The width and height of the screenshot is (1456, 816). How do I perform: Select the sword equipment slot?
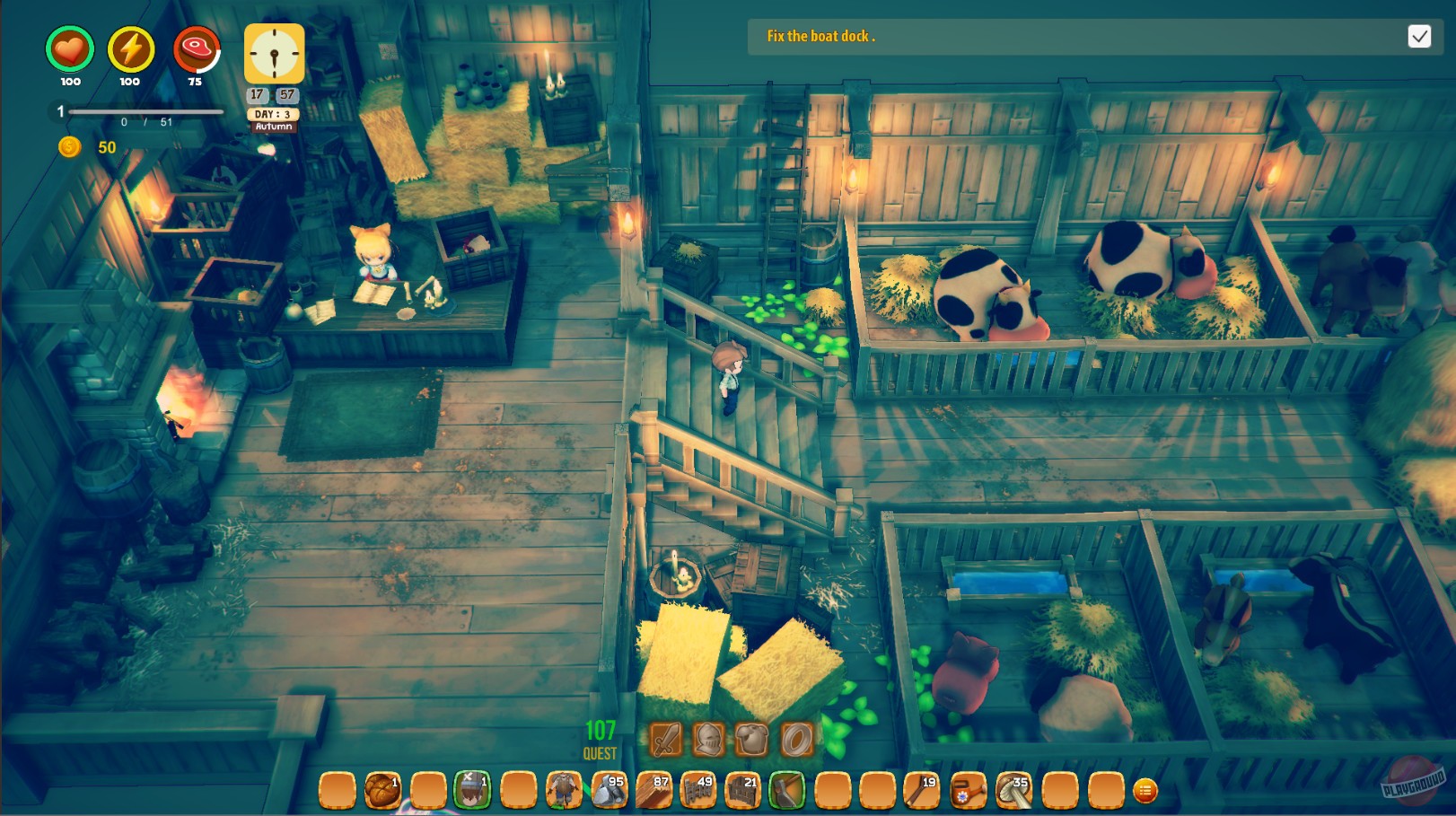(666, 738)
